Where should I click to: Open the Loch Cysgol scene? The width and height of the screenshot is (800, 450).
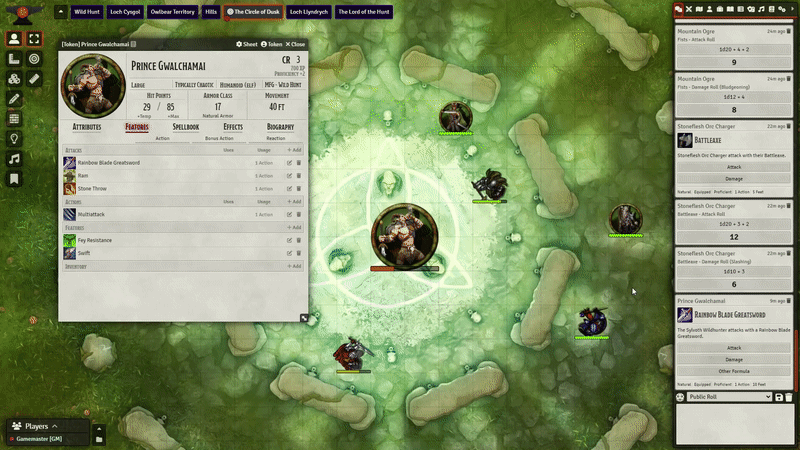pyautogui.click(x=126, y=12)
